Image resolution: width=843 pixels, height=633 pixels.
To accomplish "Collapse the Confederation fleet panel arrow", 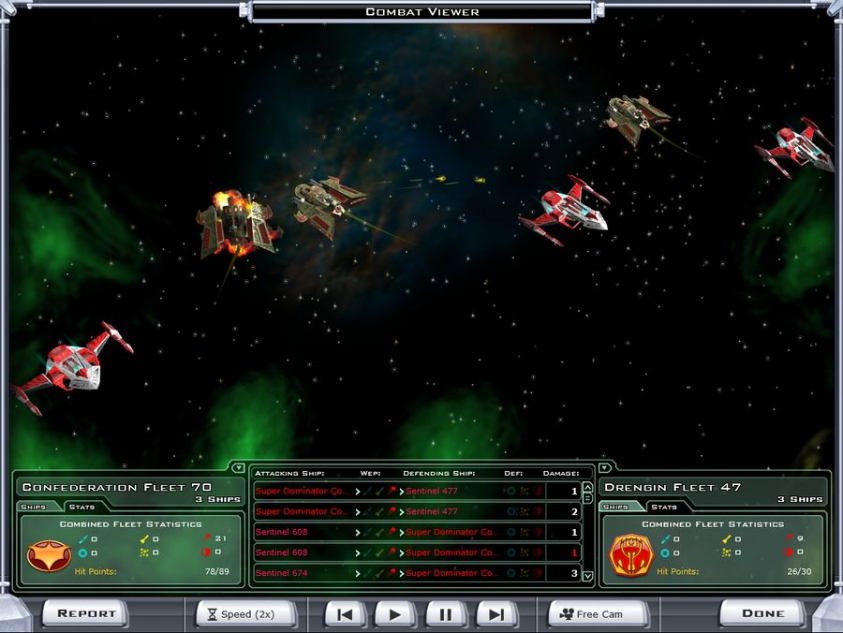I will (238, 467).
